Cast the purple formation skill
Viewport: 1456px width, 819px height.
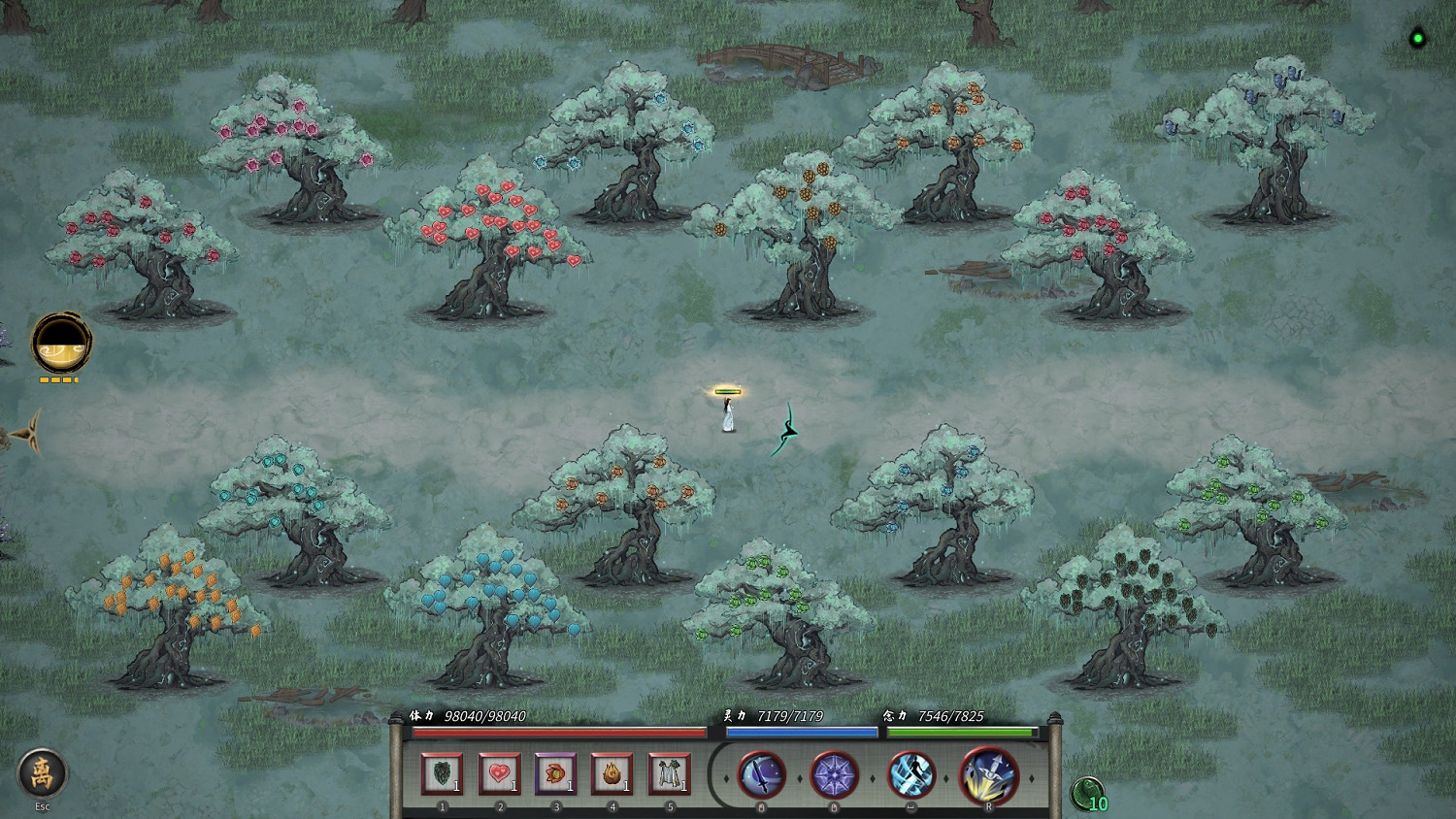coord(833,775)
